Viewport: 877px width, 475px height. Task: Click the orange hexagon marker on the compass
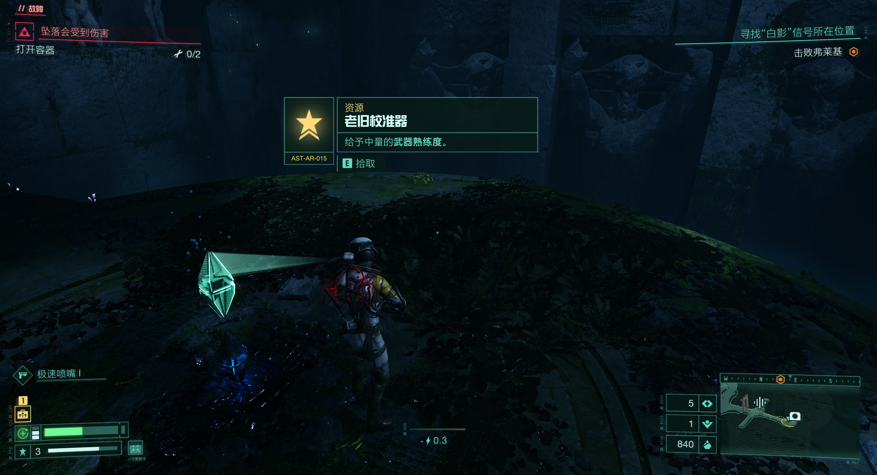coord(781,380)
